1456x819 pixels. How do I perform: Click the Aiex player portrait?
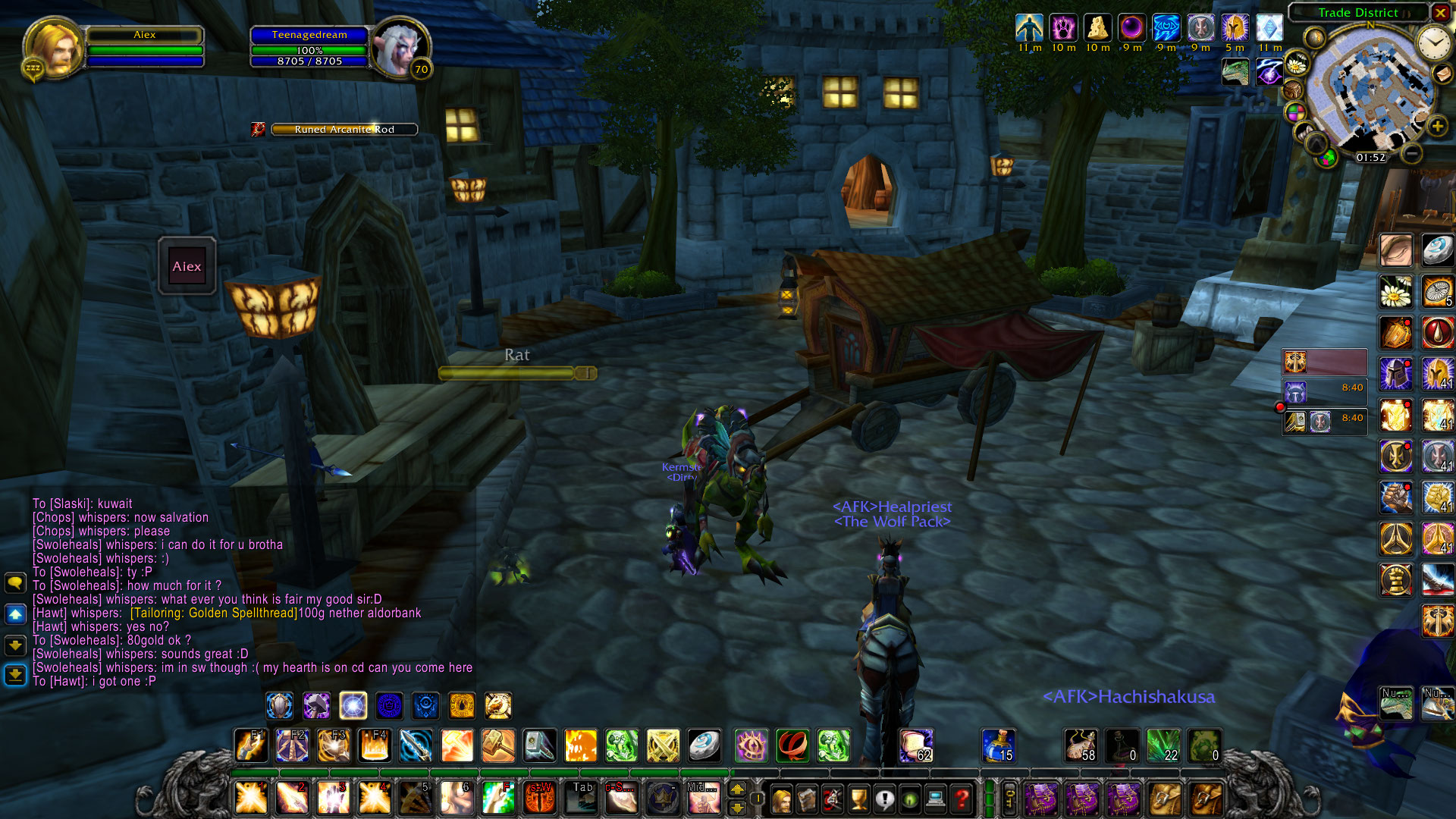click(x=52, y=47)
